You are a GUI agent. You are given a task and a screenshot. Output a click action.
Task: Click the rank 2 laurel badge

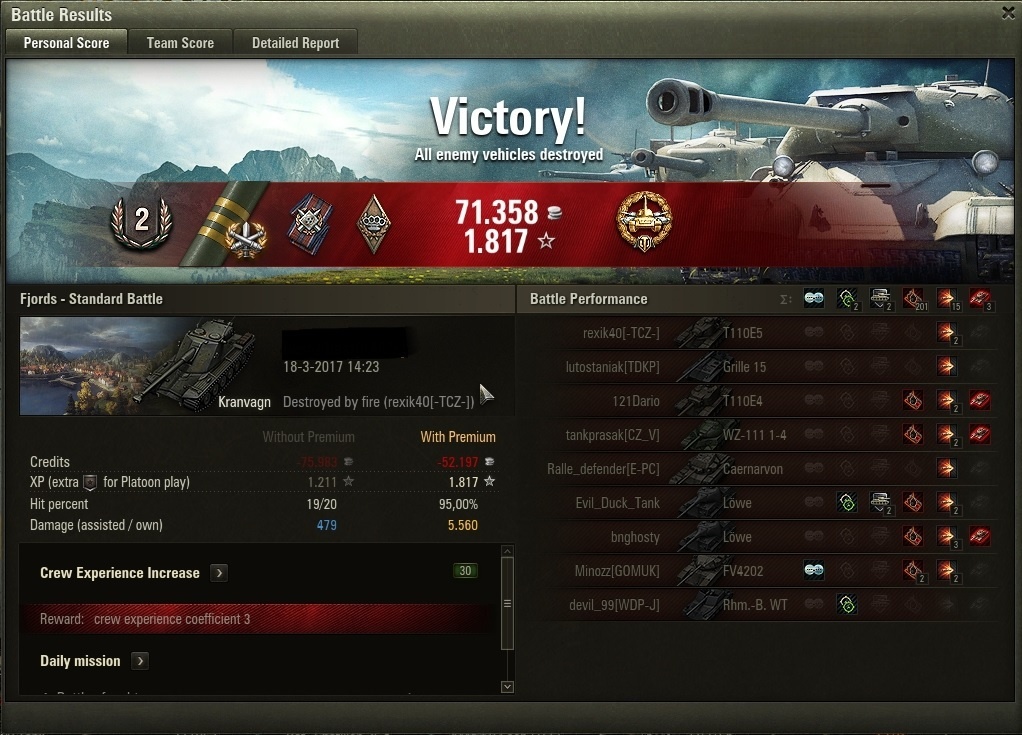141,222
